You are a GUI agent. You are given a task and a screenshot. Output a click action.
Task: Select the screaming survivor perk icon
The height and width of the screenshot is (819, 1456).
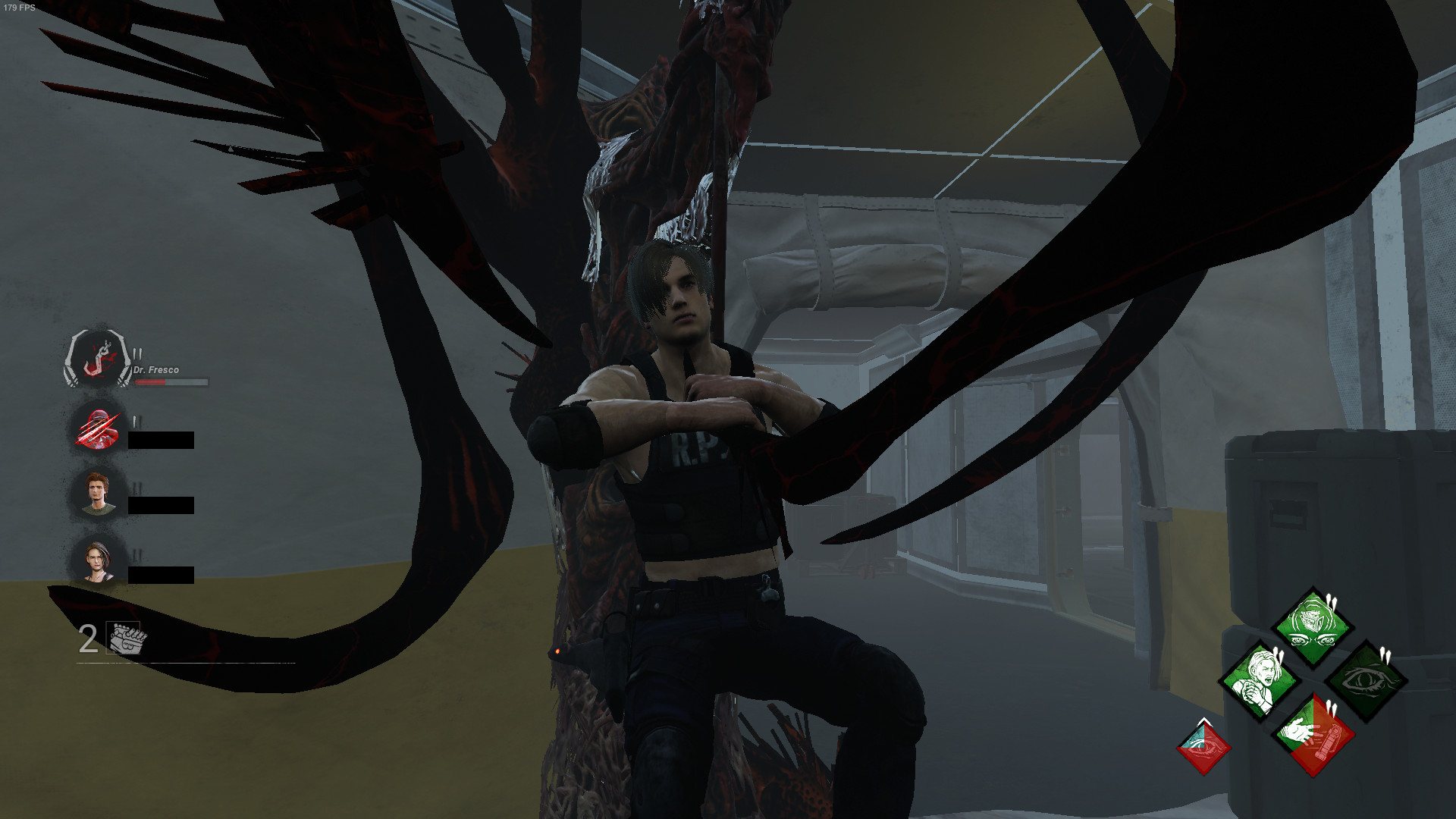click(x=1260, y=680)
